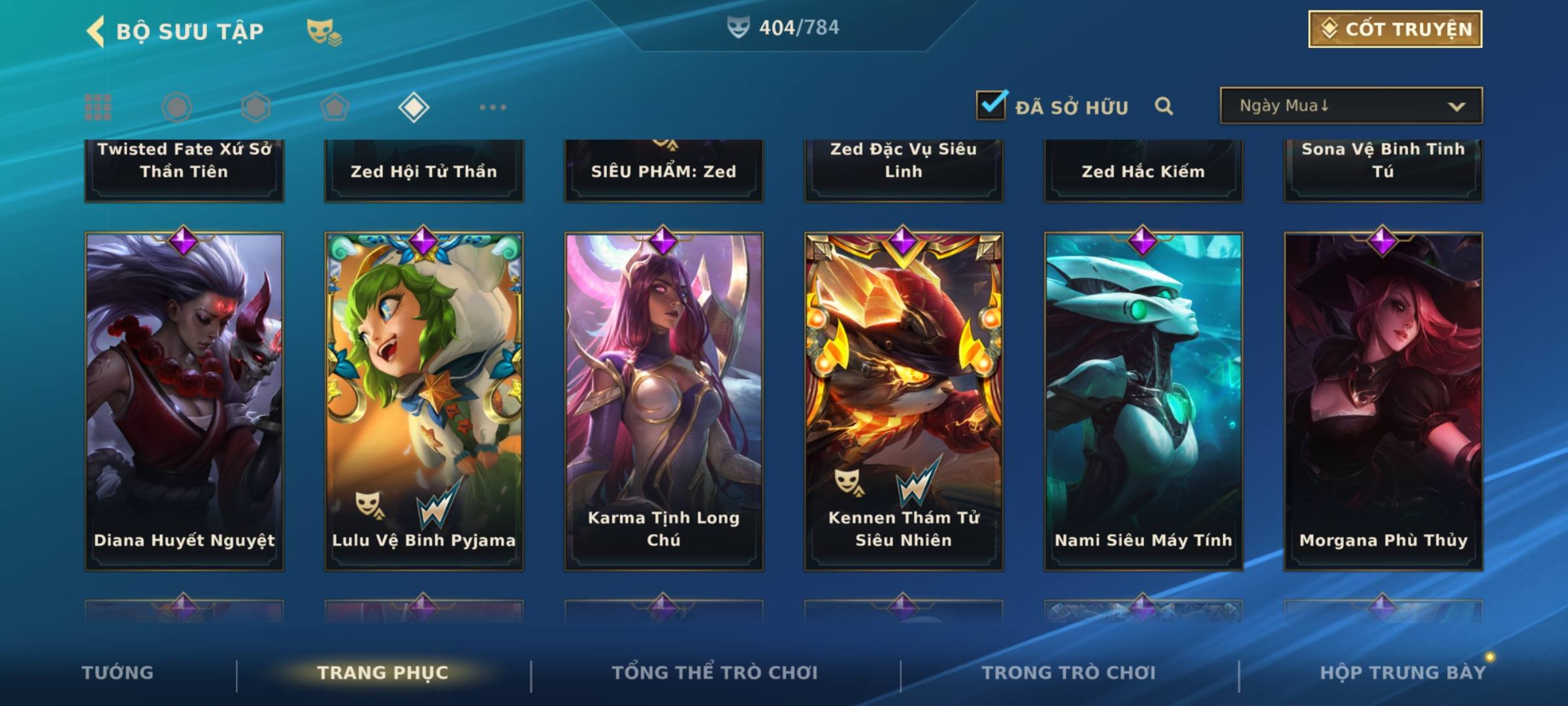1568x706 pixels.
Task: Select the Diana Huyết Nguyệt skin card
Action: pos(184,401)
